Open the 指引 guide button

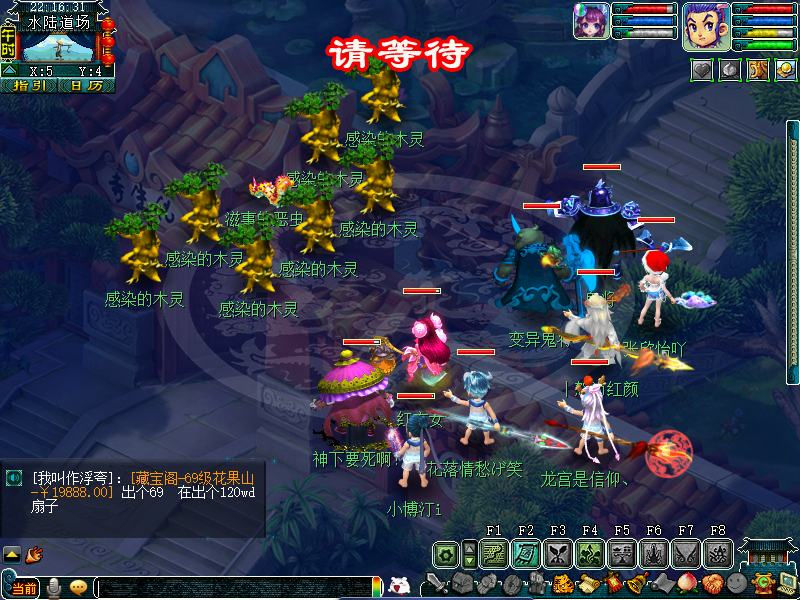click(x=29, y=85)
